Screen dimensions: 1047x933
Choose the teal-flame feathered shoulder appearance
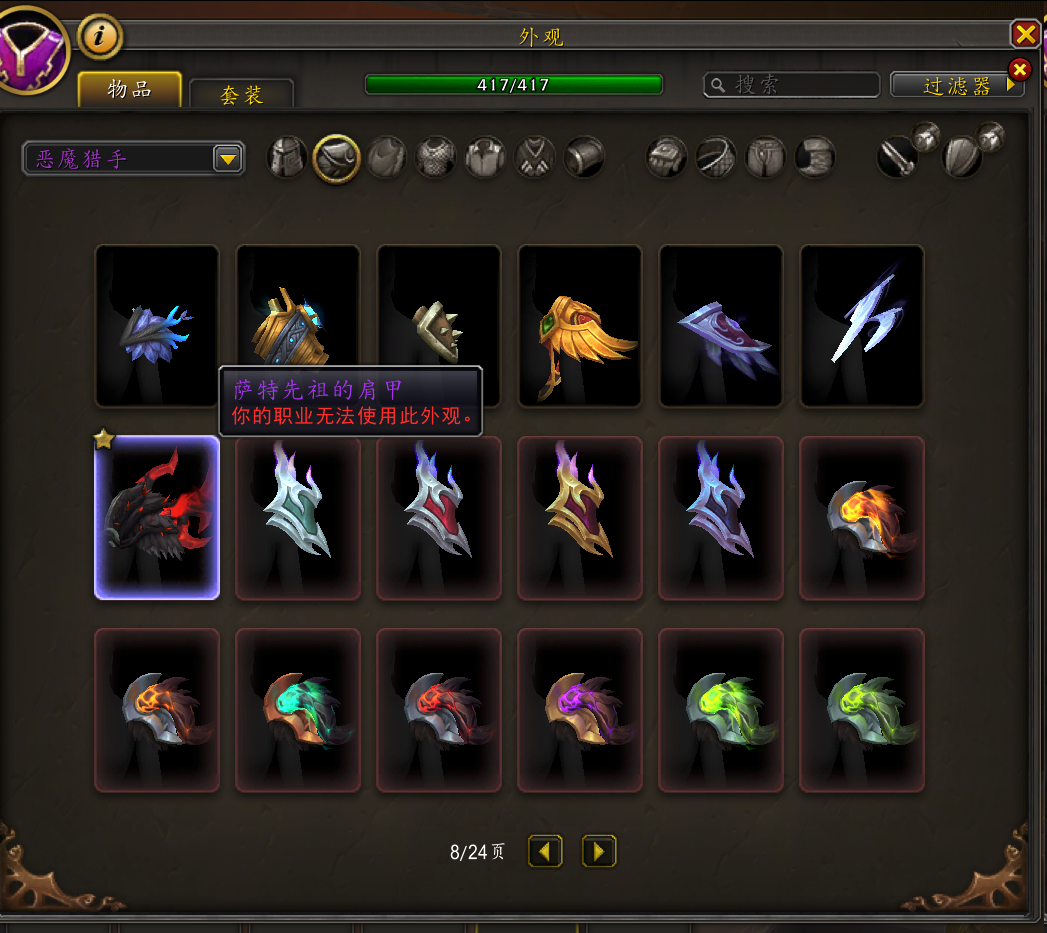point(298,709)
